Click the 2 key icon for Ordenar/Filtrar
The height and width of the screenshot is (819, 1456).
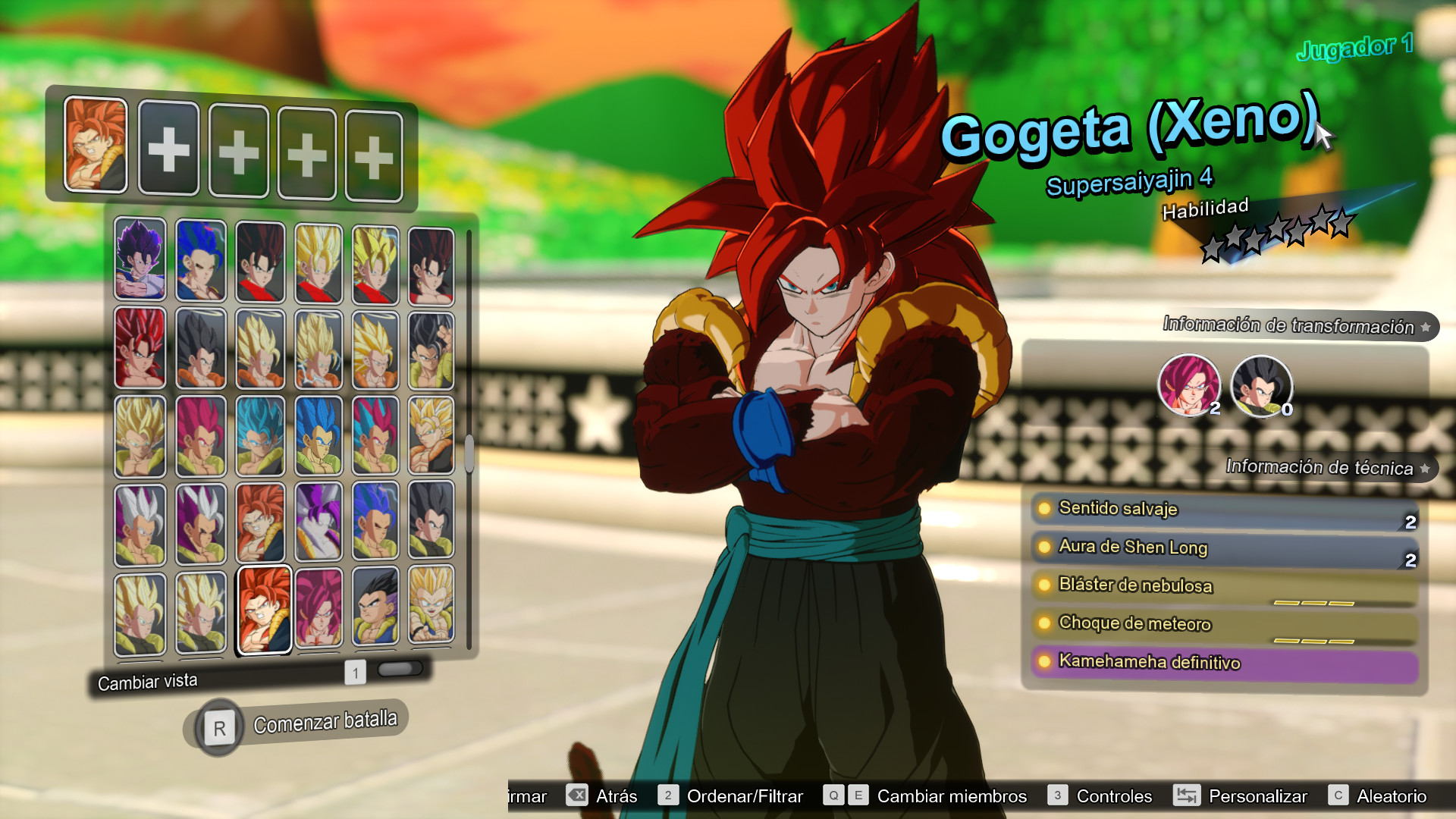(x=668, y=796)
